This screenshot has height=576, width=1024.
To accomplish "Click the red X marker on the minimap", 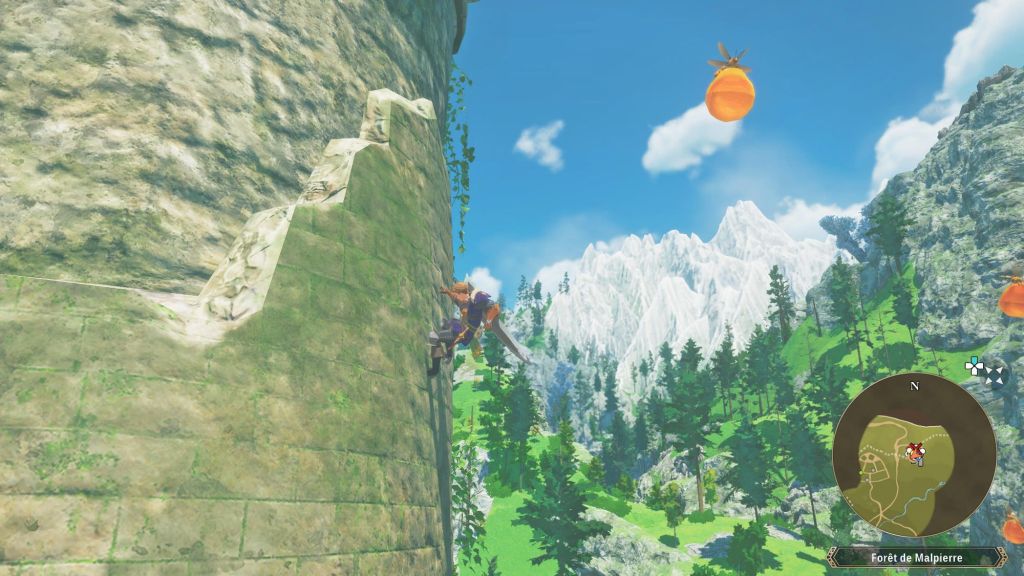I will (914, 449).
